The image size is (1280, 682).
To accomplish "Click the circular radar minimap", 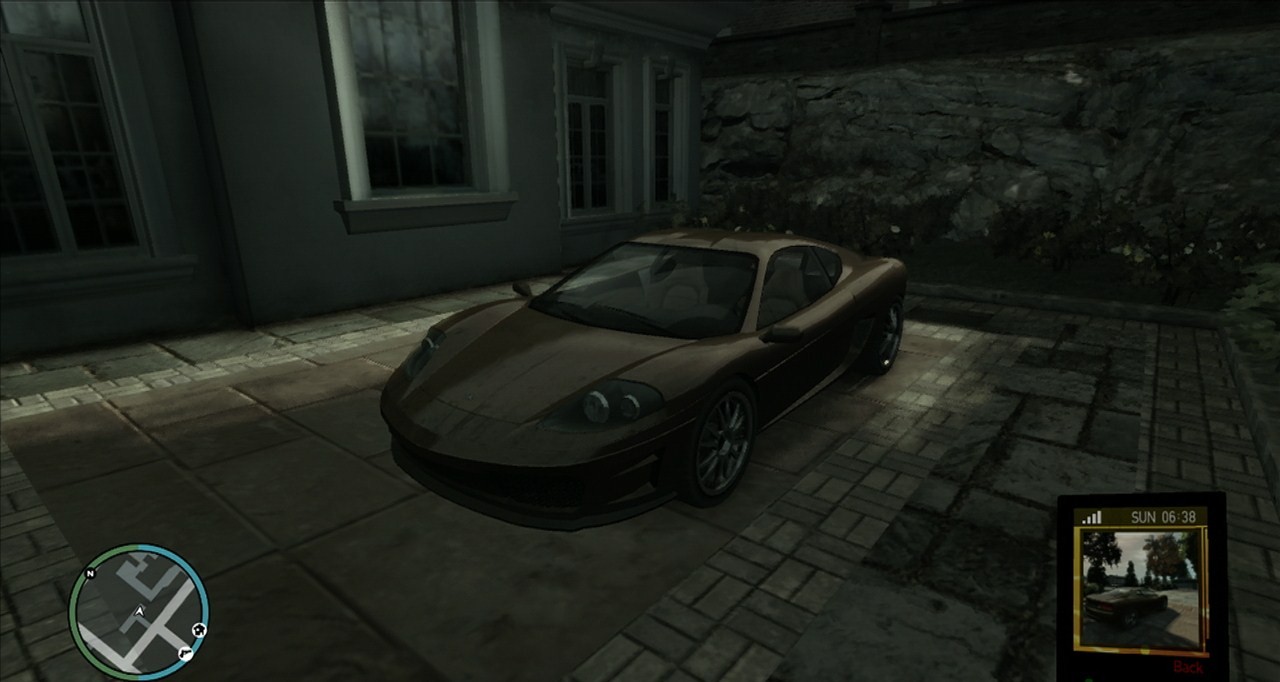I will (x=139, y=611).
